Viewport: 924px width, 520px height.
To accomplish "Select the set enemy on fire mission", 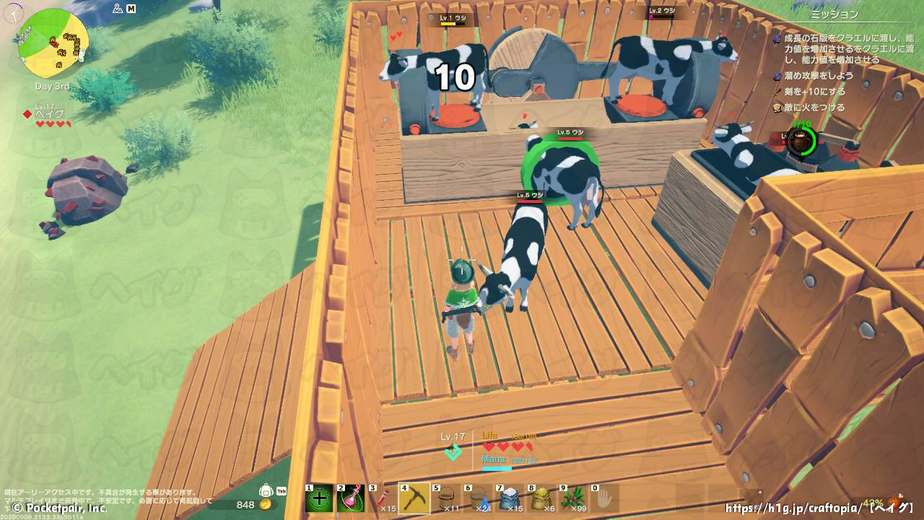I will (816, 107).
